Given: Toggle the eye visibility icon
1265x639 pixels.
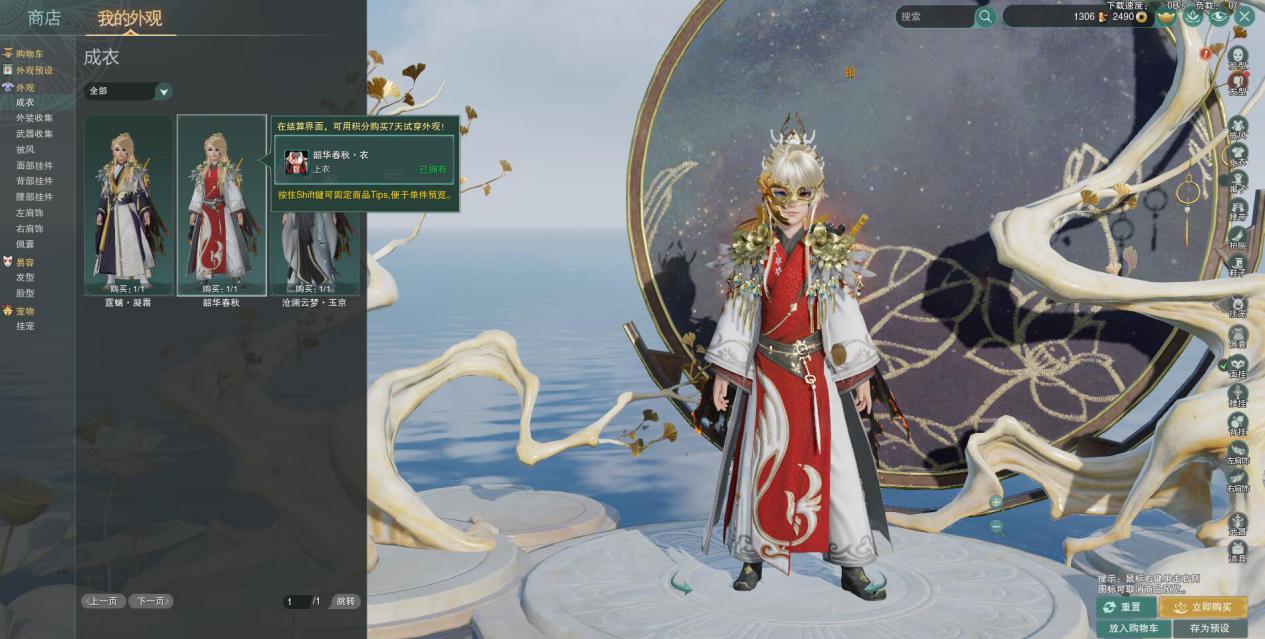Looking at the screenshot, I should 1219,16.
